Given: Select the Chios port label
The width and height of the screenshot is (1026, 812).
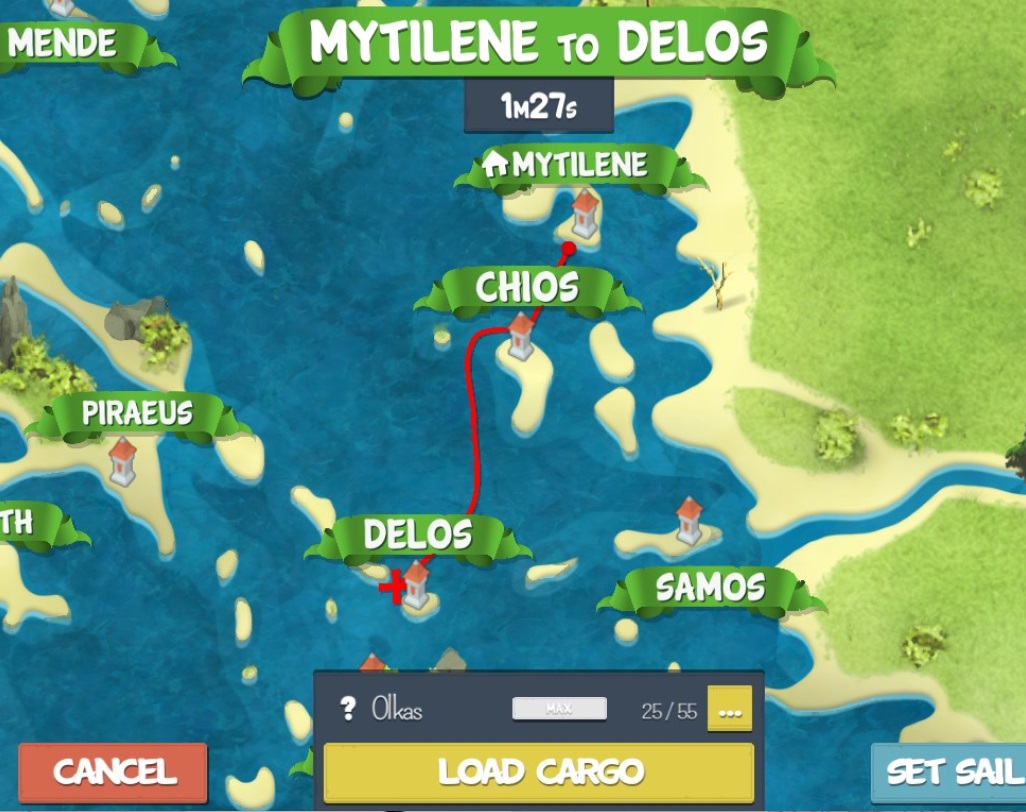Looking at the screenshot, I should [527, 289].
